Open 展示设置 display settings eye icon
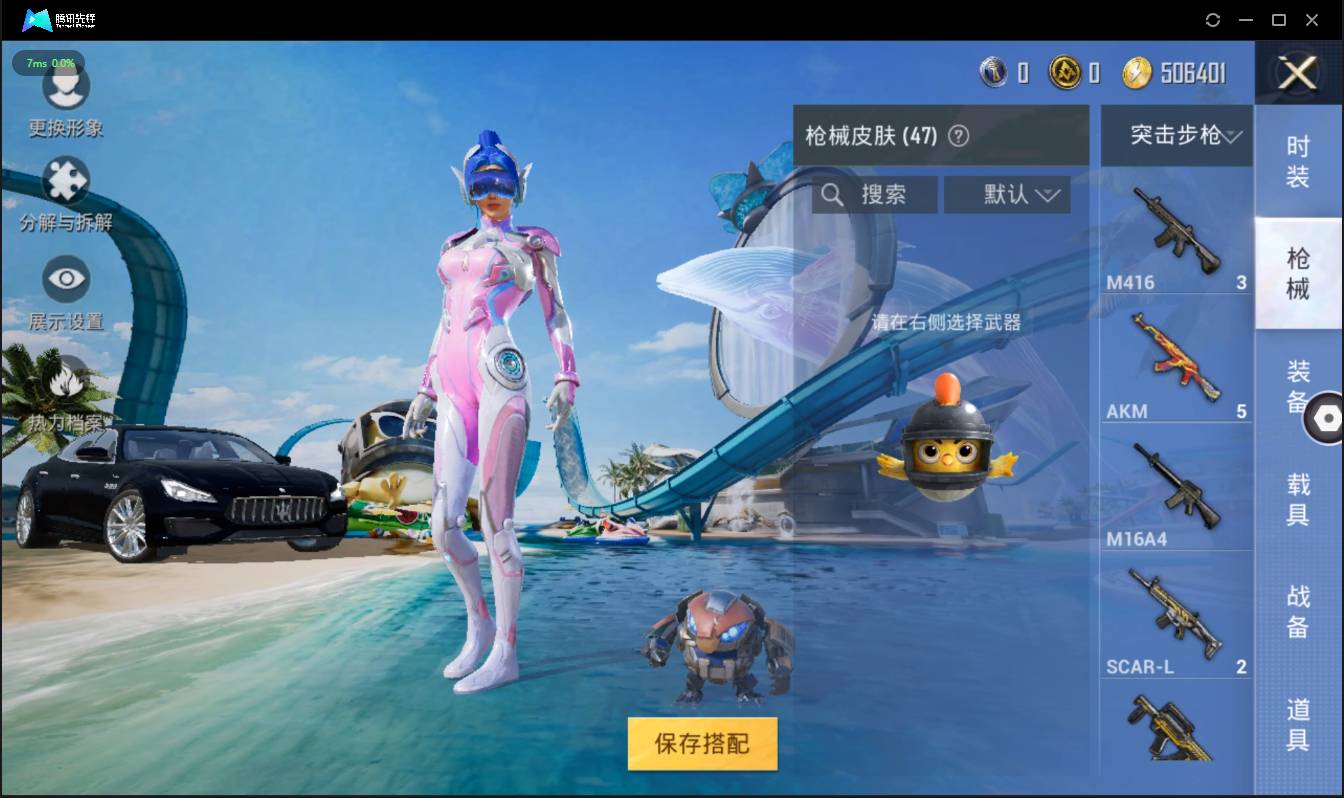 [66, 280]
